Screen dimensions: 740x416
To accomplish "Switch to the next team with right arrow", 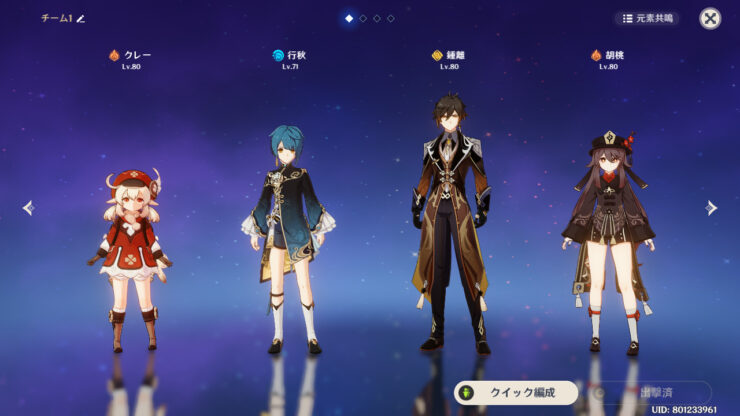I will pos(711,208).
